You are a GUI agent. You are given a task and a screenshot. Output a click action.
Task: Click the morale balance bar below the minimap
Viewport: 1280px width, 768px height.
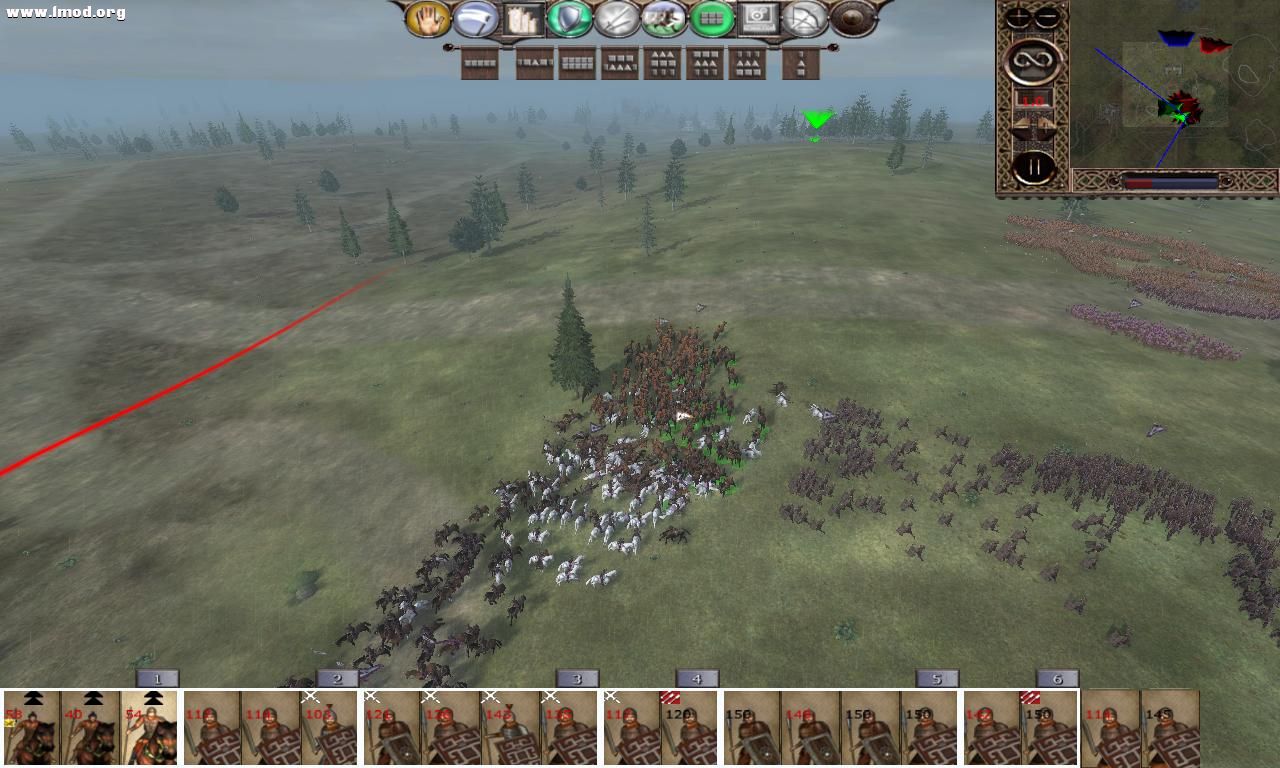point(1170,180)
